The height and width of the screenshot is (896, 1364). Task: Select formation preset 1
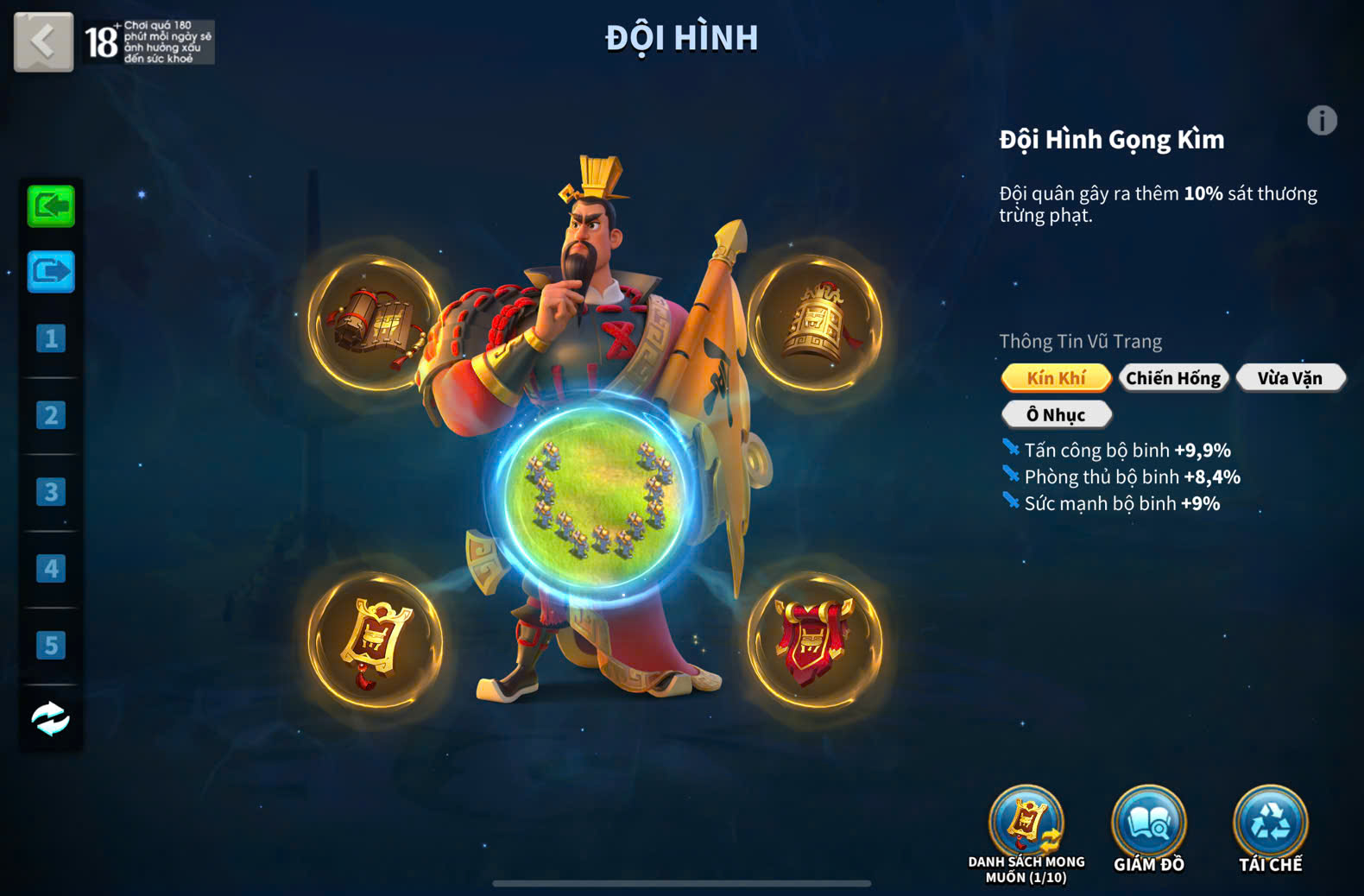(51, 338)
